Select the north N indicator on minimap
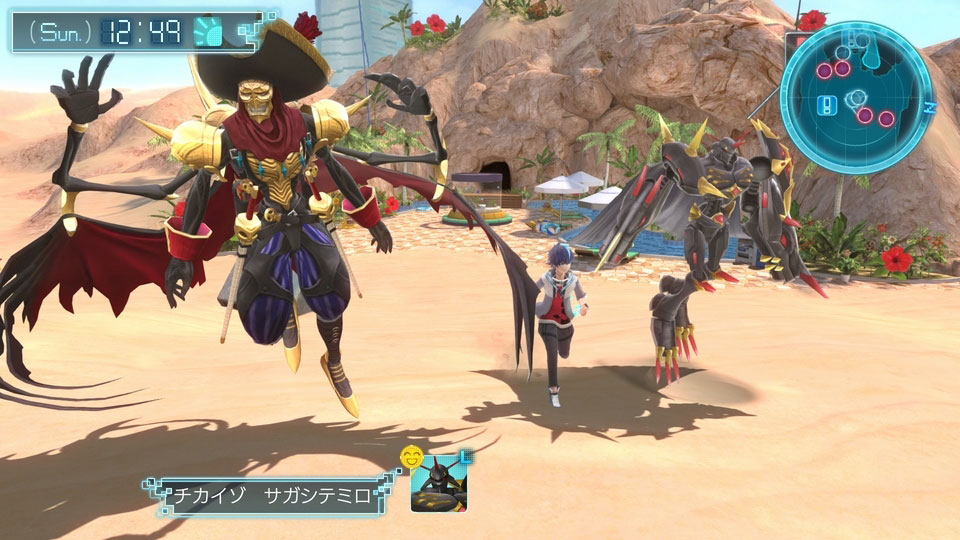Screen dimensions: 960x540 click(x=929, y=104)
